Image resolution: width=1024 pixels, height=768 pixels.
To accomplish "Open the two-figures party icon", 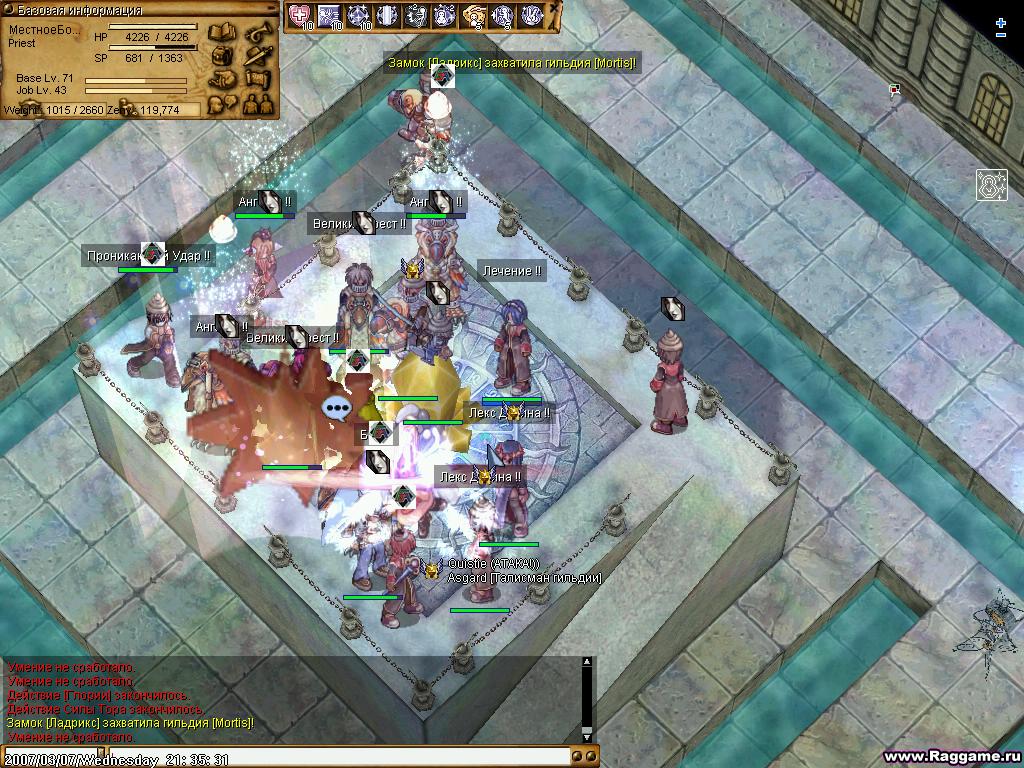I will point(257,102).
